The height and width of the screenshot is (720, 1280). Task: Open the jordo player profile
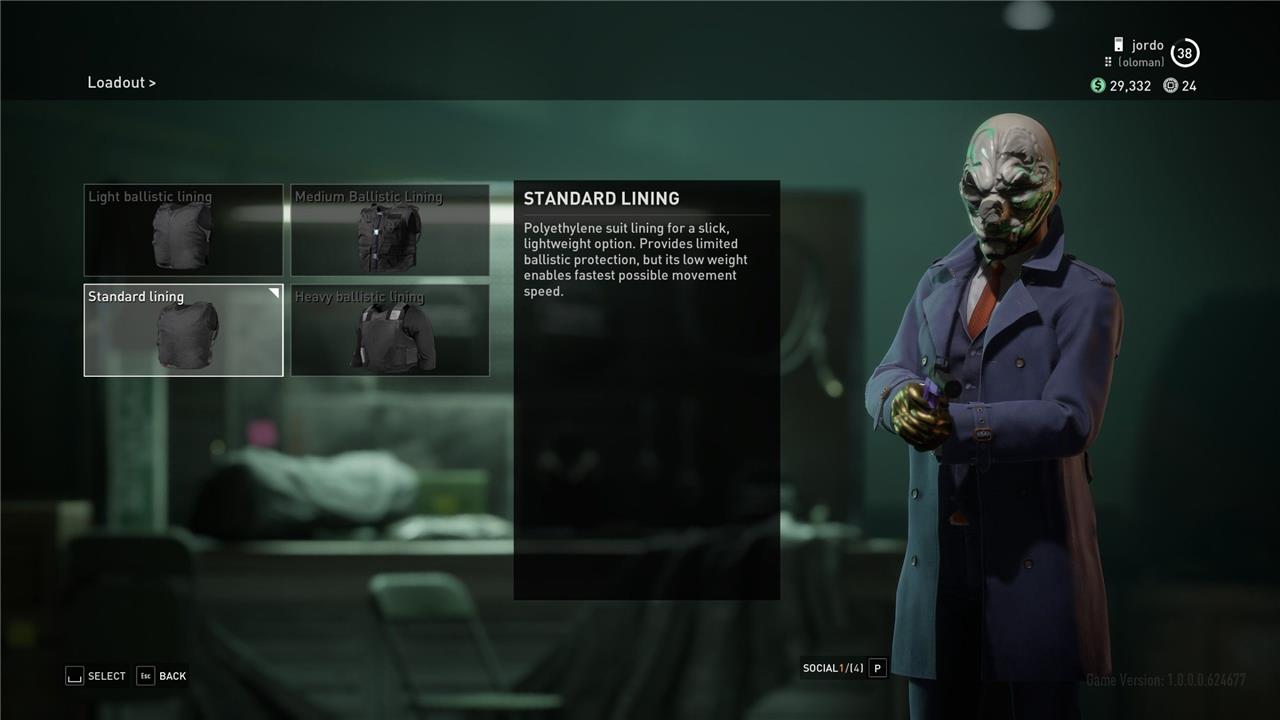coord(1147,46)
